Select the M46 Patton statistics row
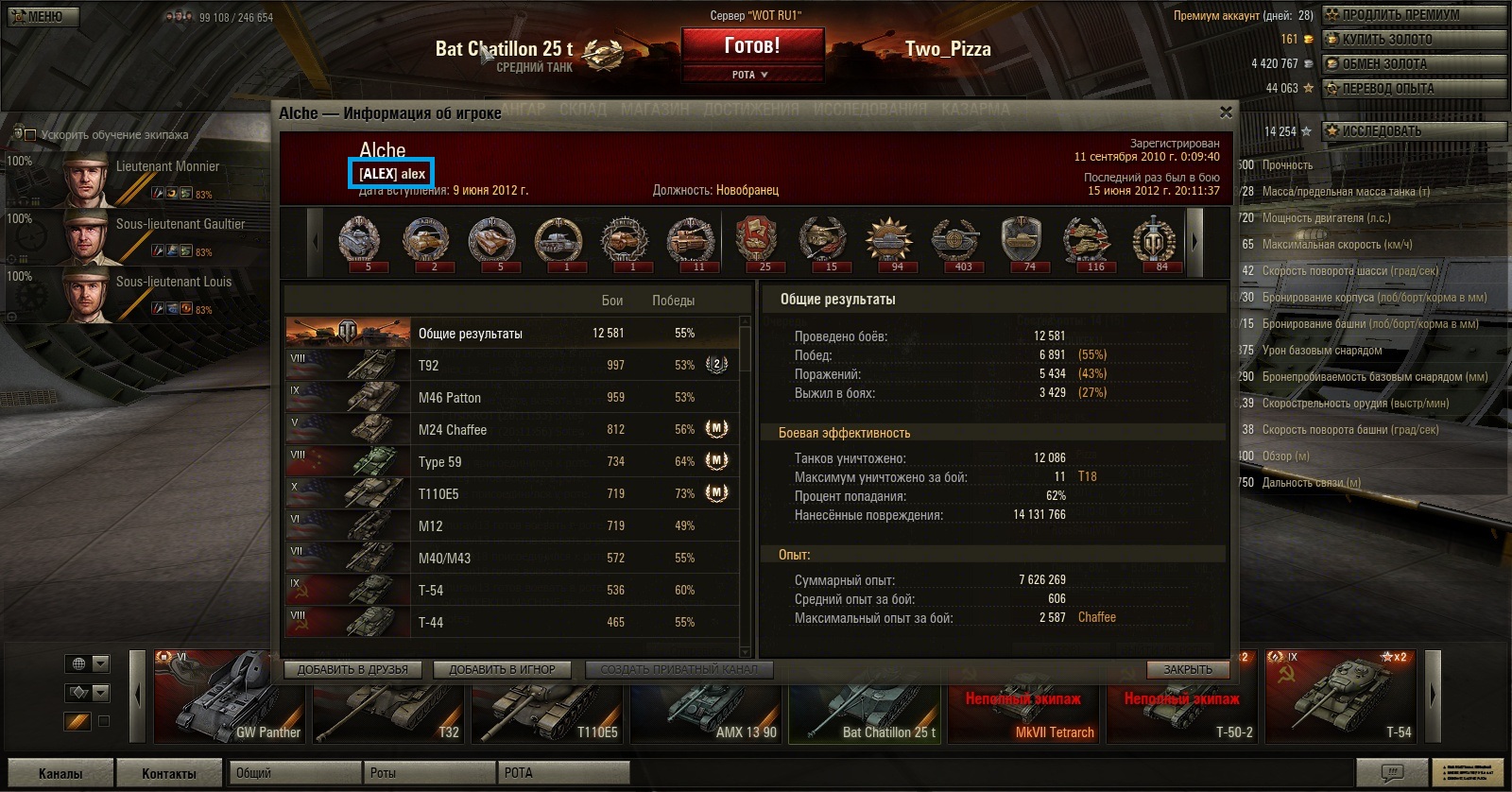Screen dimensions: 1512x792 (x=510, y=398)
